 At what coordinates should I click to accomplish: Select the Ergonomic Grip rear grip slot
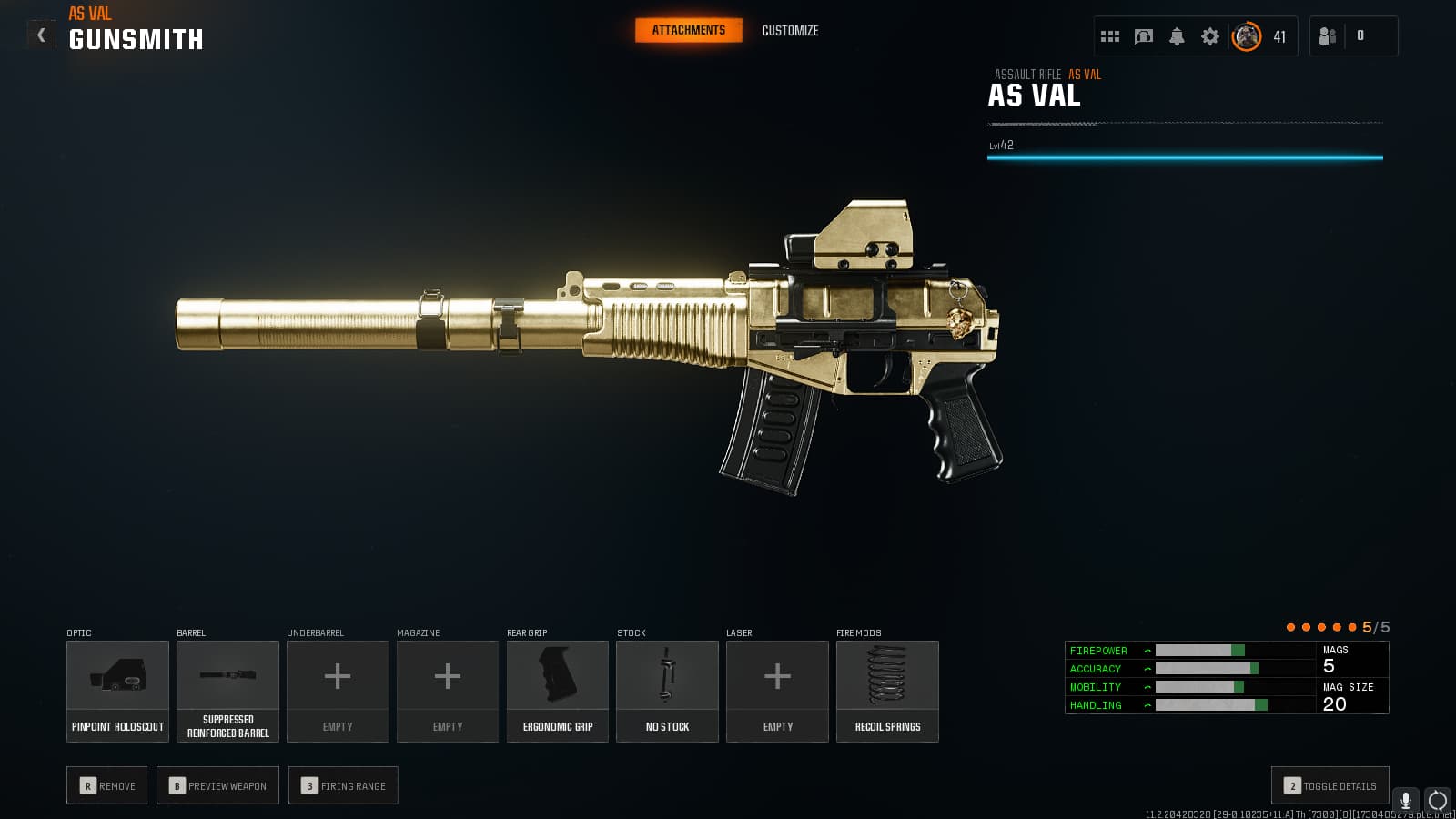tap(558, 691)
